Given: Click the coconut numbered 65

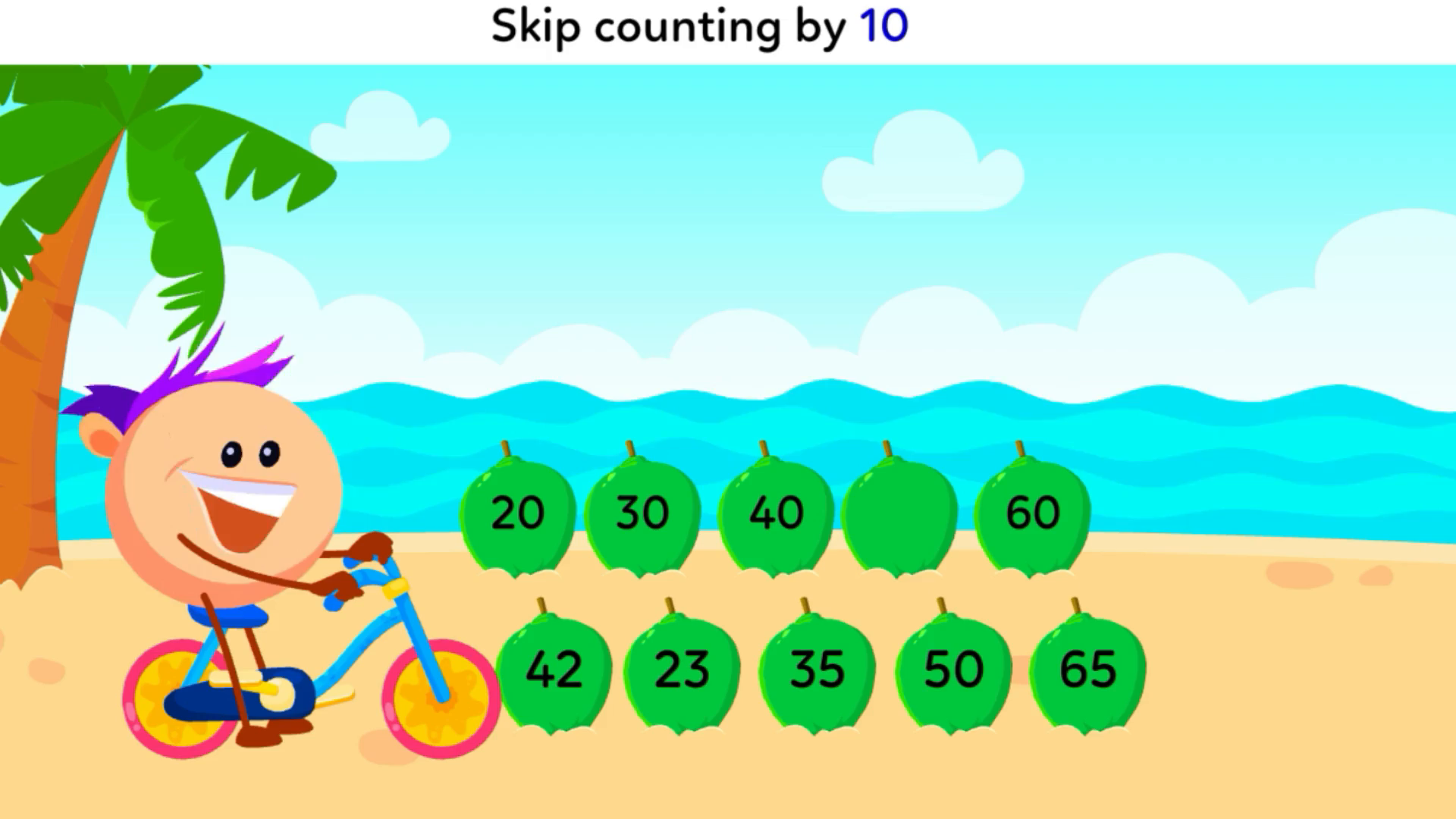Looking at the screenshot, I should click(x=1087, y=669).
